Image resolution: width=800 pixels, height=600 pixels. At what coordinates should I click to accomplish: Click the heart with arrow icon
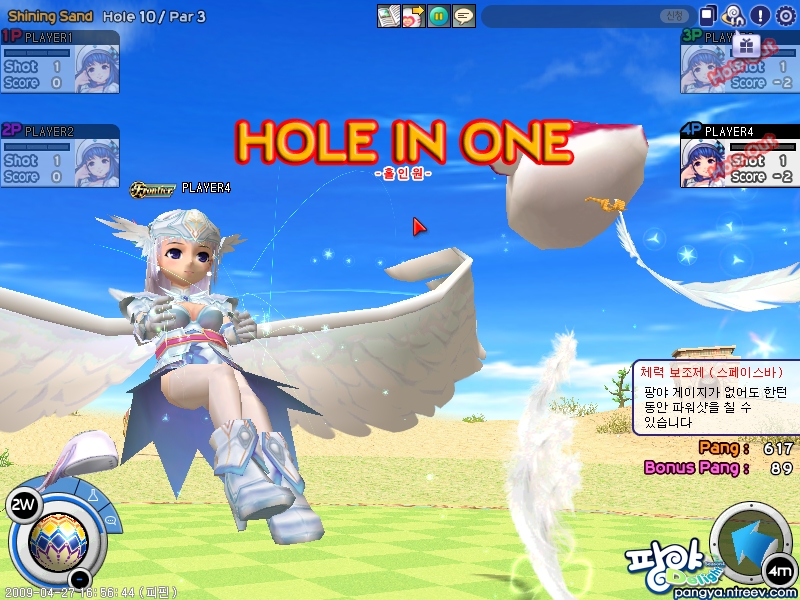tap(413, 16)
